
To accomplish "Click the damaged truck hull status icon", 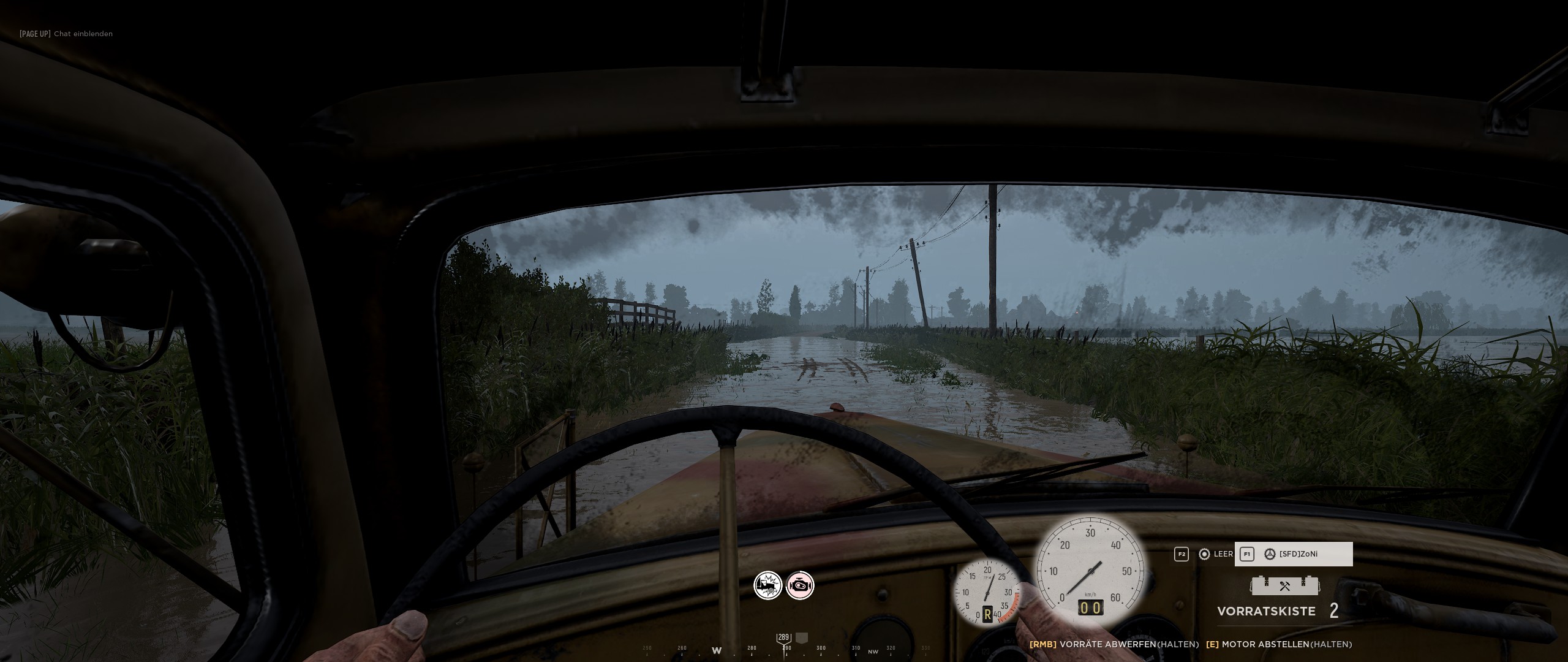I will click(x=767, y=586).
